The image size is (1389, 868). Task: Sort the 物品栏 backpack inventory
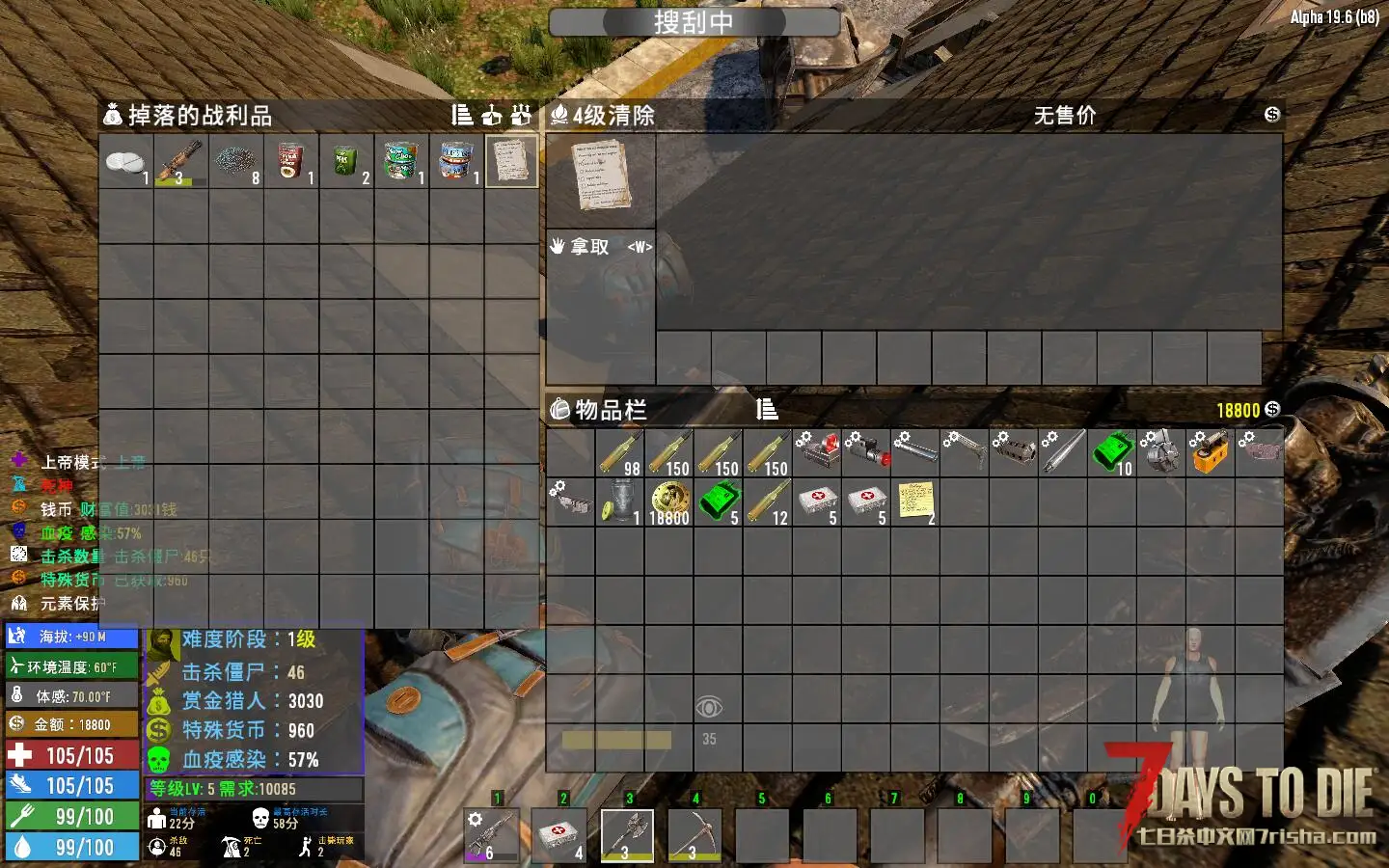[767, 410]
